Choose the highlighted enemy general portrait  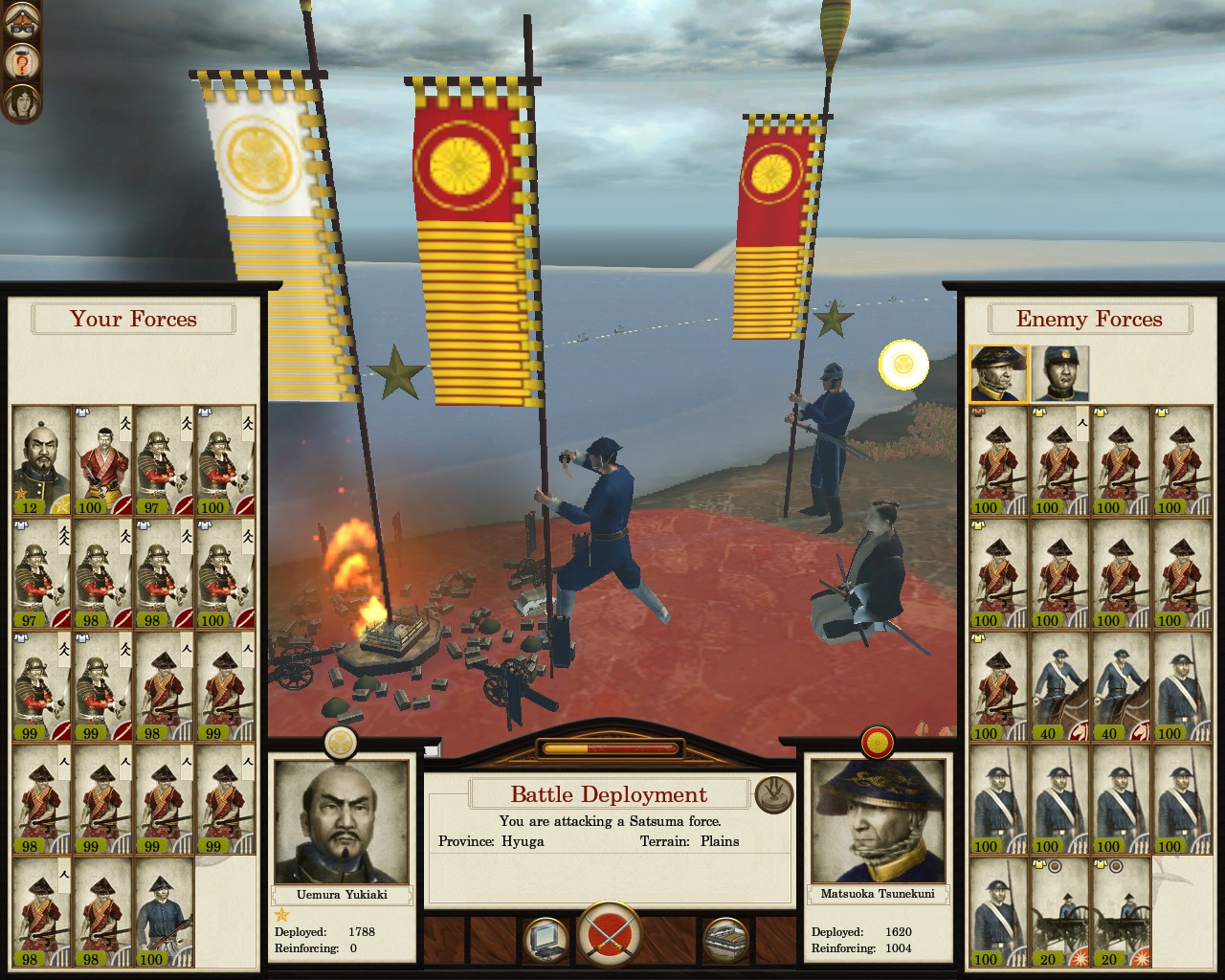998,373
